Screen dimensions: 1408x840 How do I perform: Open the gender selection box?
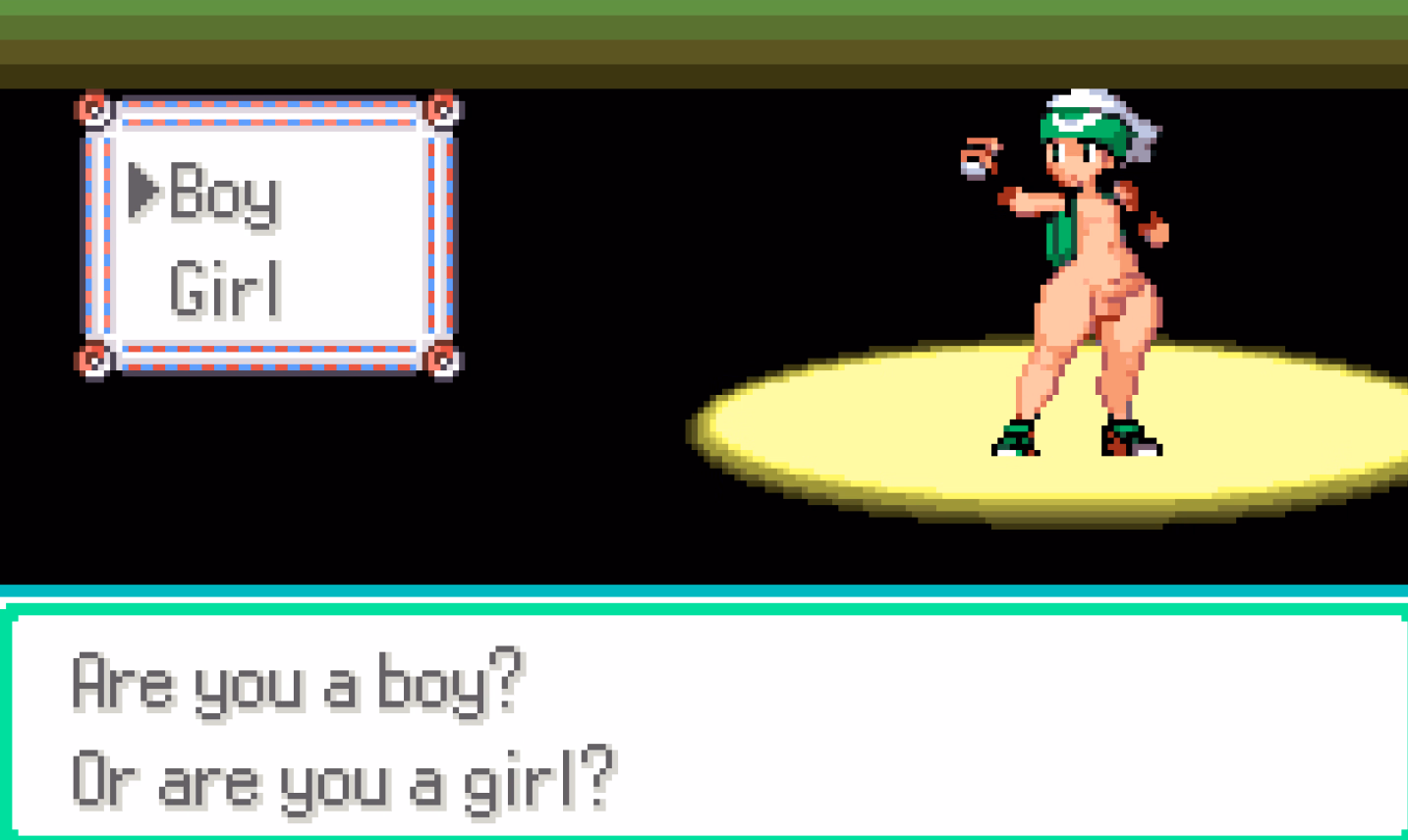click(x=267, y=236)
